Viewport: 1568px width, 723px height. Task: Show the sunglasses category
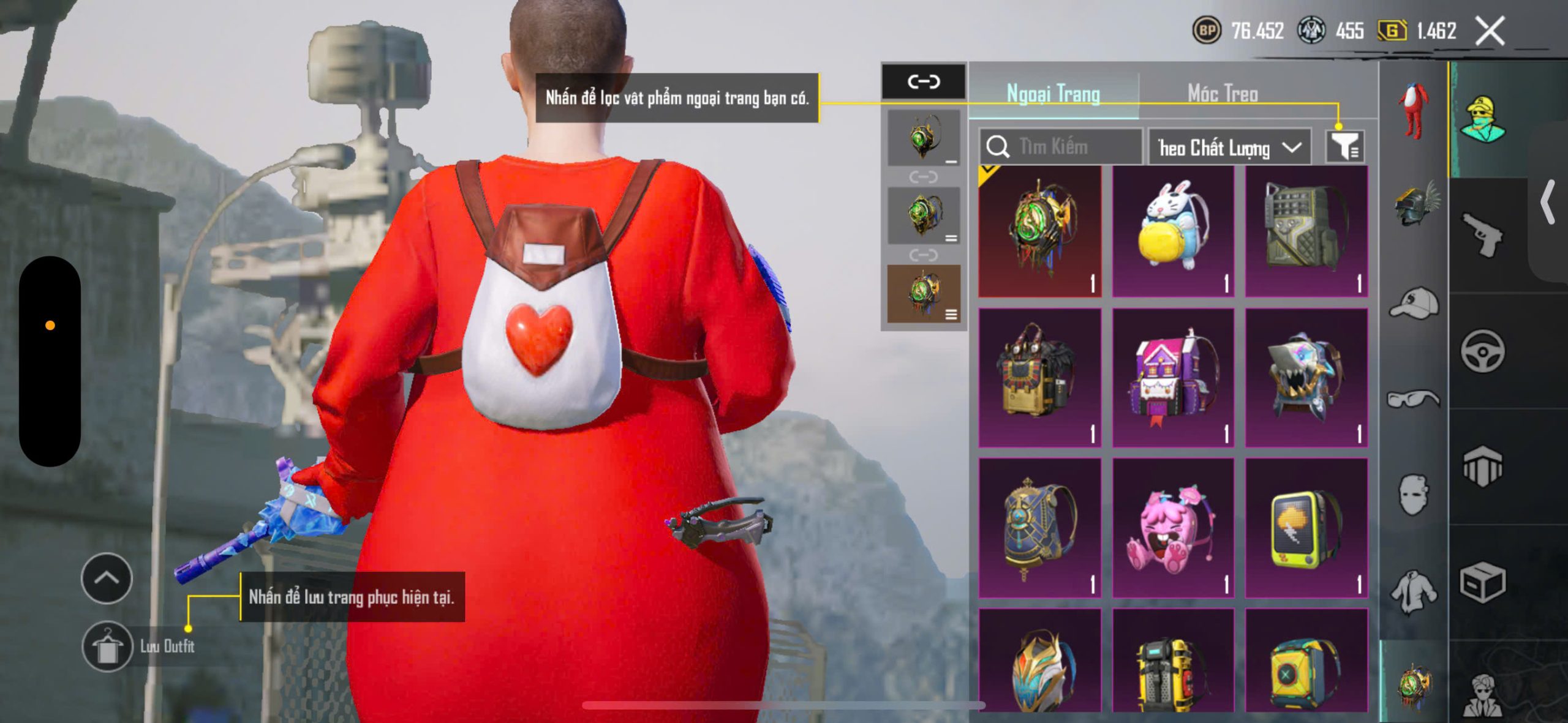1414,399
